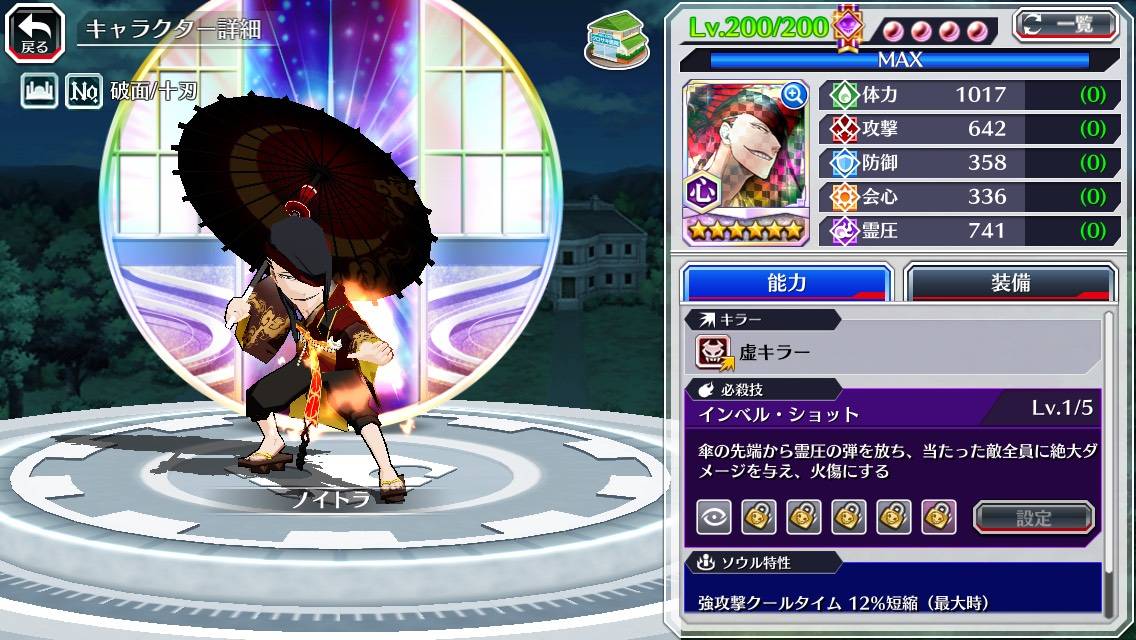Go back with the 戻る button
1136x640 pixels.
click(35, 31)
